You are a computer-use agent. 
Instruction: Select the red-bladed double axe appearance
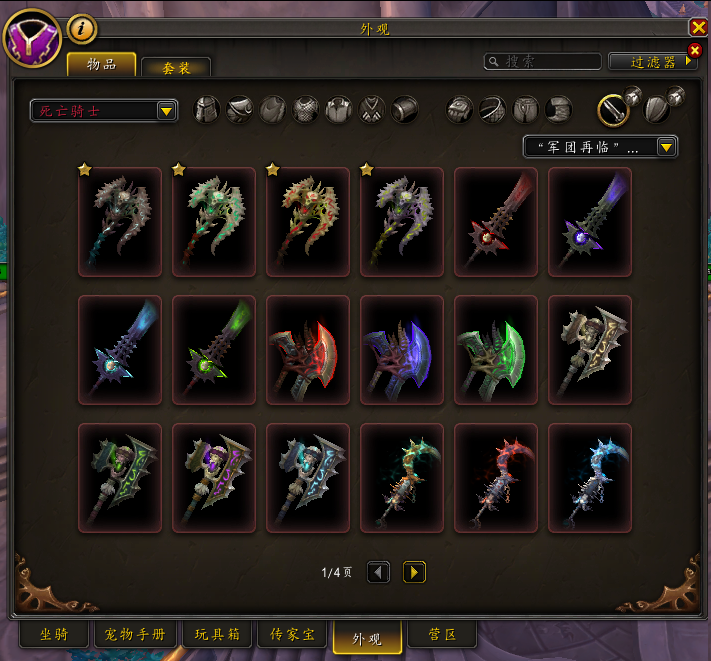308,350
